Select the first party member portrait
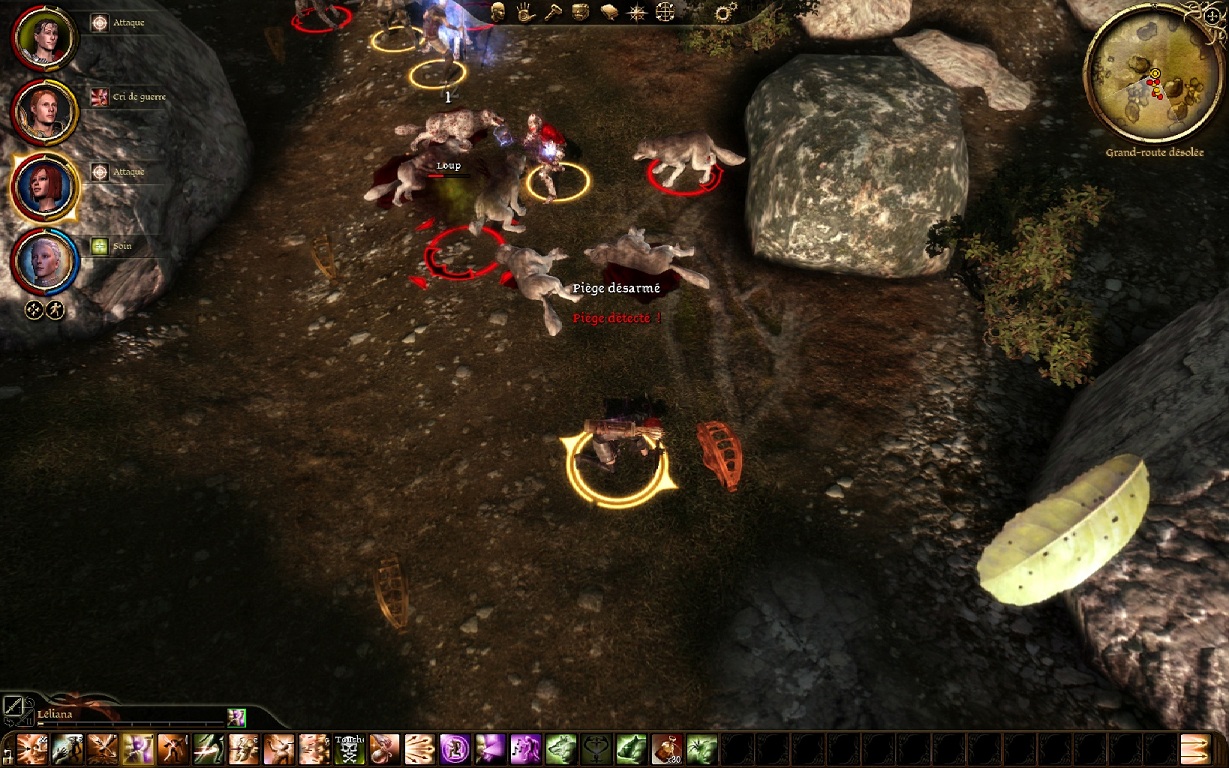Viewport: 1229px width, 768px height. pos(44,36)
